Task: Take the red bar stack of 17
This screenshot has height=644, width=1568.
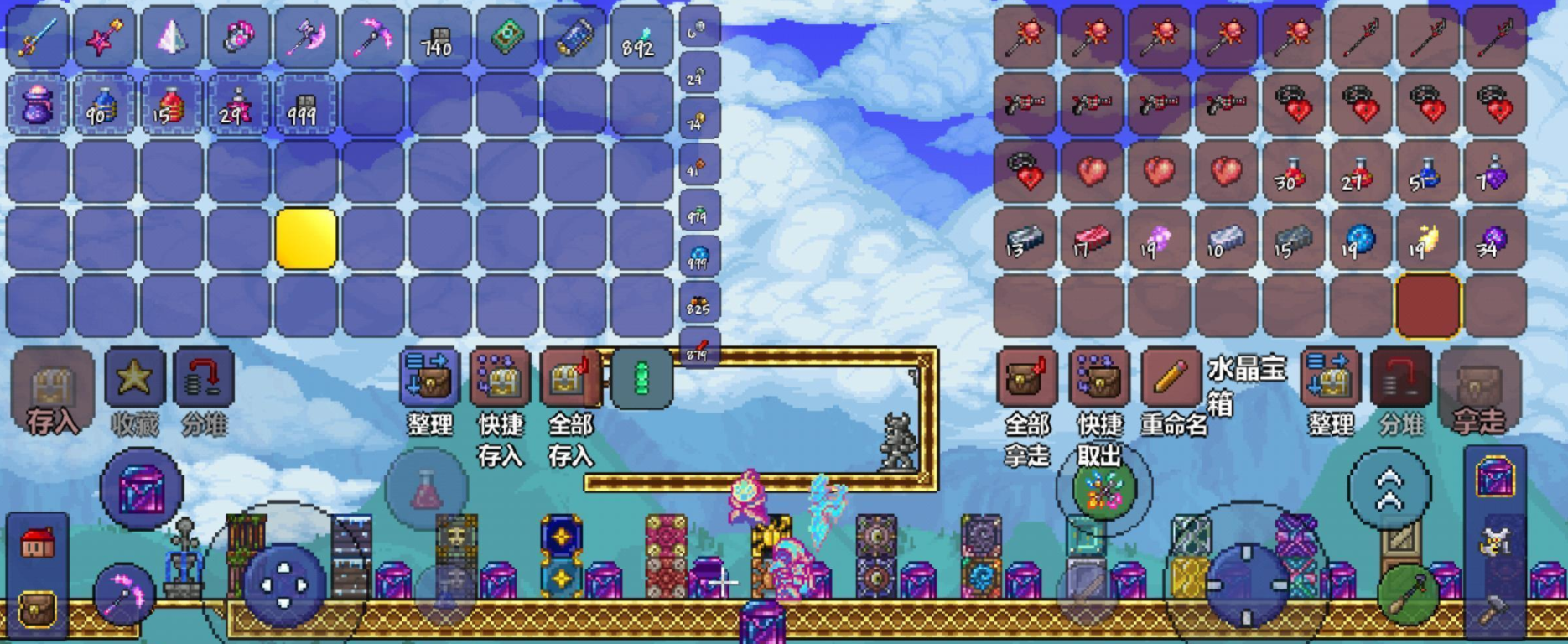Action: click(1092, 240)
